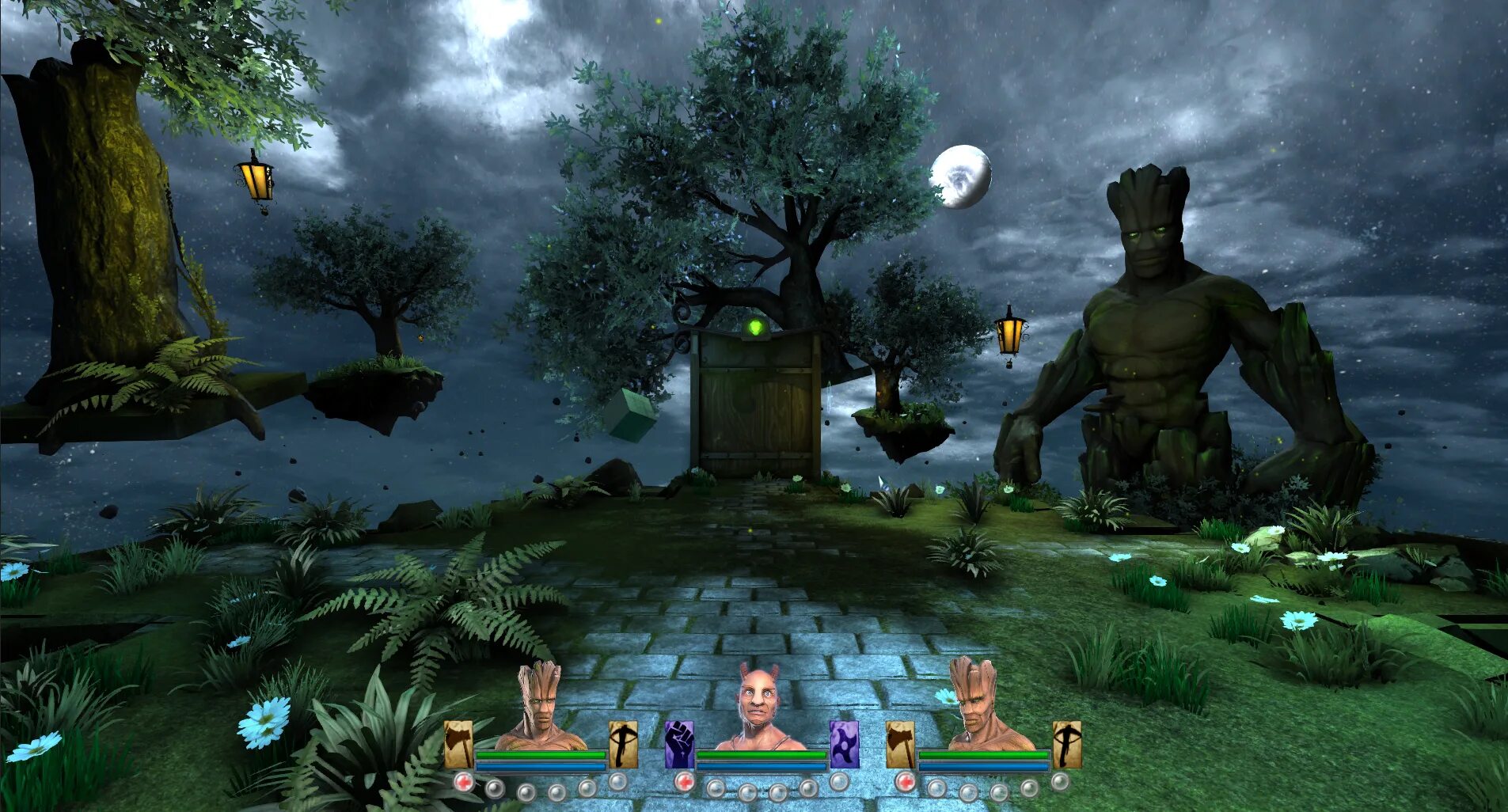Viewport: 1508px width, 812px height.
Task: Use the left treant's axe attack card
Action: click(x=458, y=744)
